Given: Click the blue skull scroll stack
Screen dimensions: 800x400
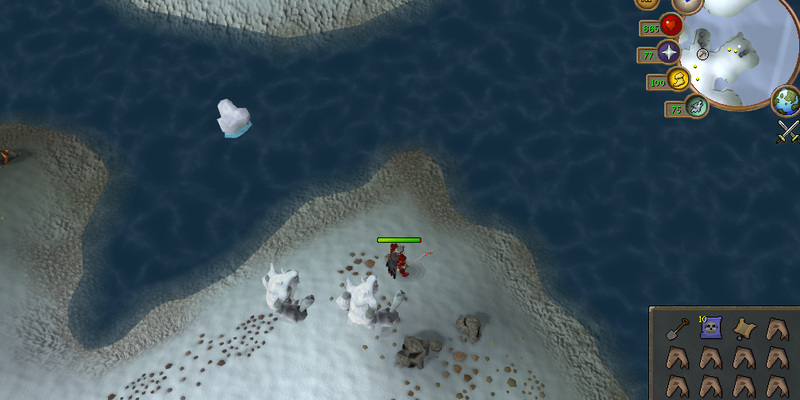Looking at the screenshot, I should 710,327.
